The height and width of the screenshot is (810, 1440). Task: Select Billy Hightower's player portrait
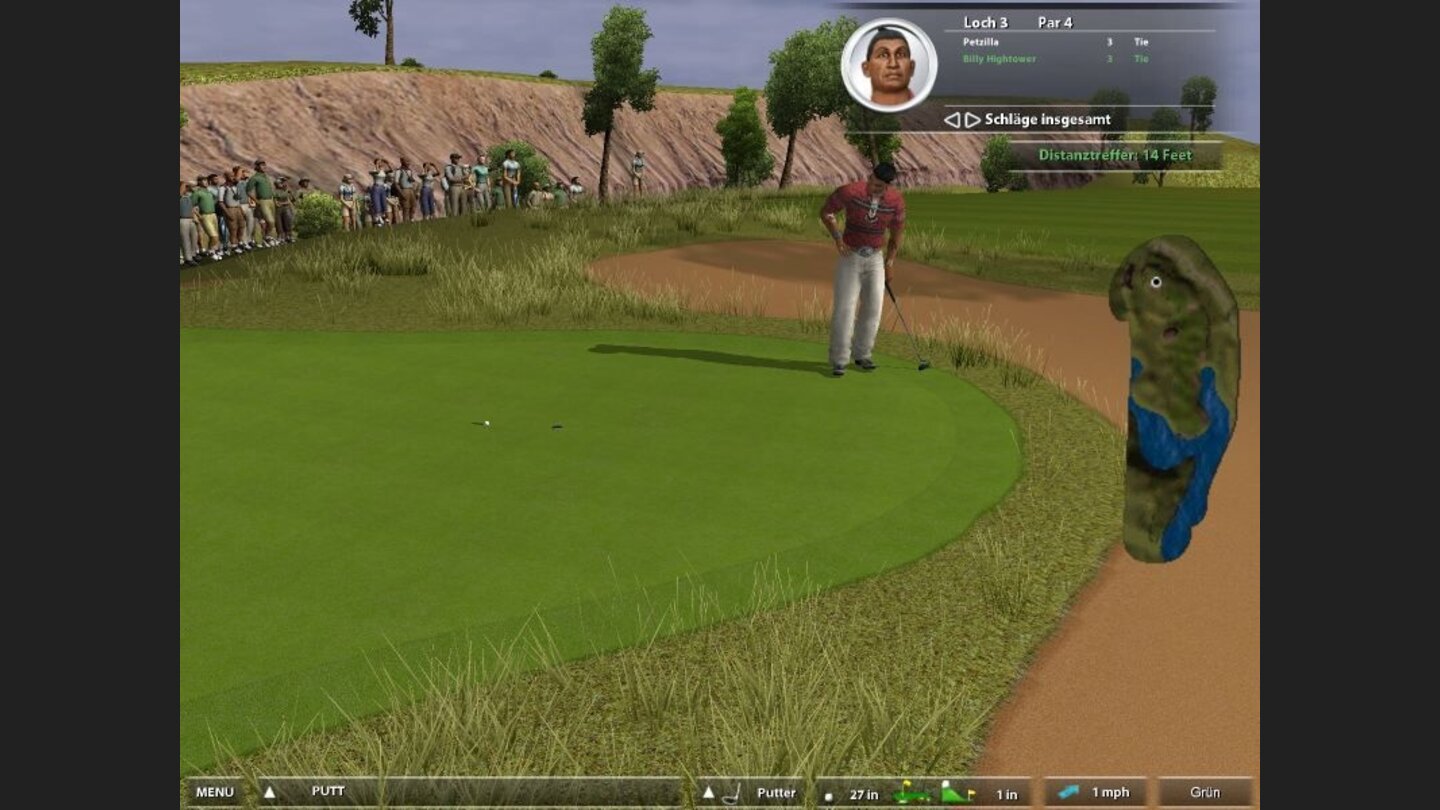point(889,64)
